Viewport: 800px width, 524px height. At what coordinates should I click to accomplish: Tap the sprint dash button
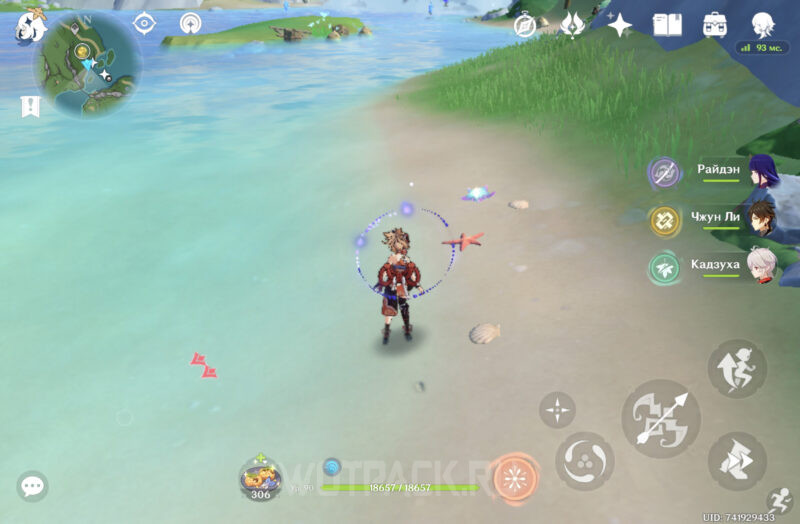click(x=737, y=461)
